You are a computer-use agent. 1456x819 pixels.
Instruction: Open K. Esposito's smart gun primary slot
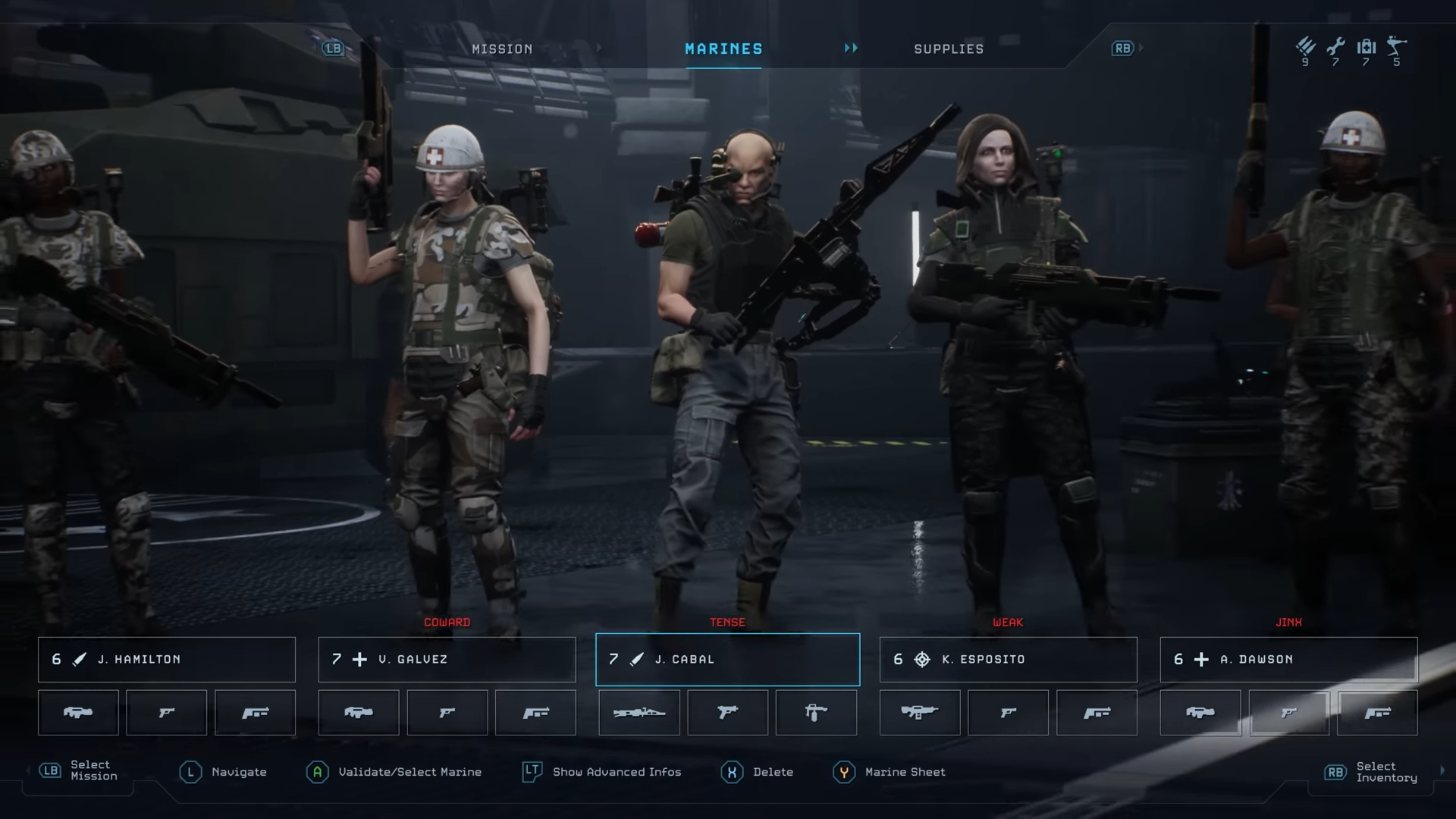(920, 713)
